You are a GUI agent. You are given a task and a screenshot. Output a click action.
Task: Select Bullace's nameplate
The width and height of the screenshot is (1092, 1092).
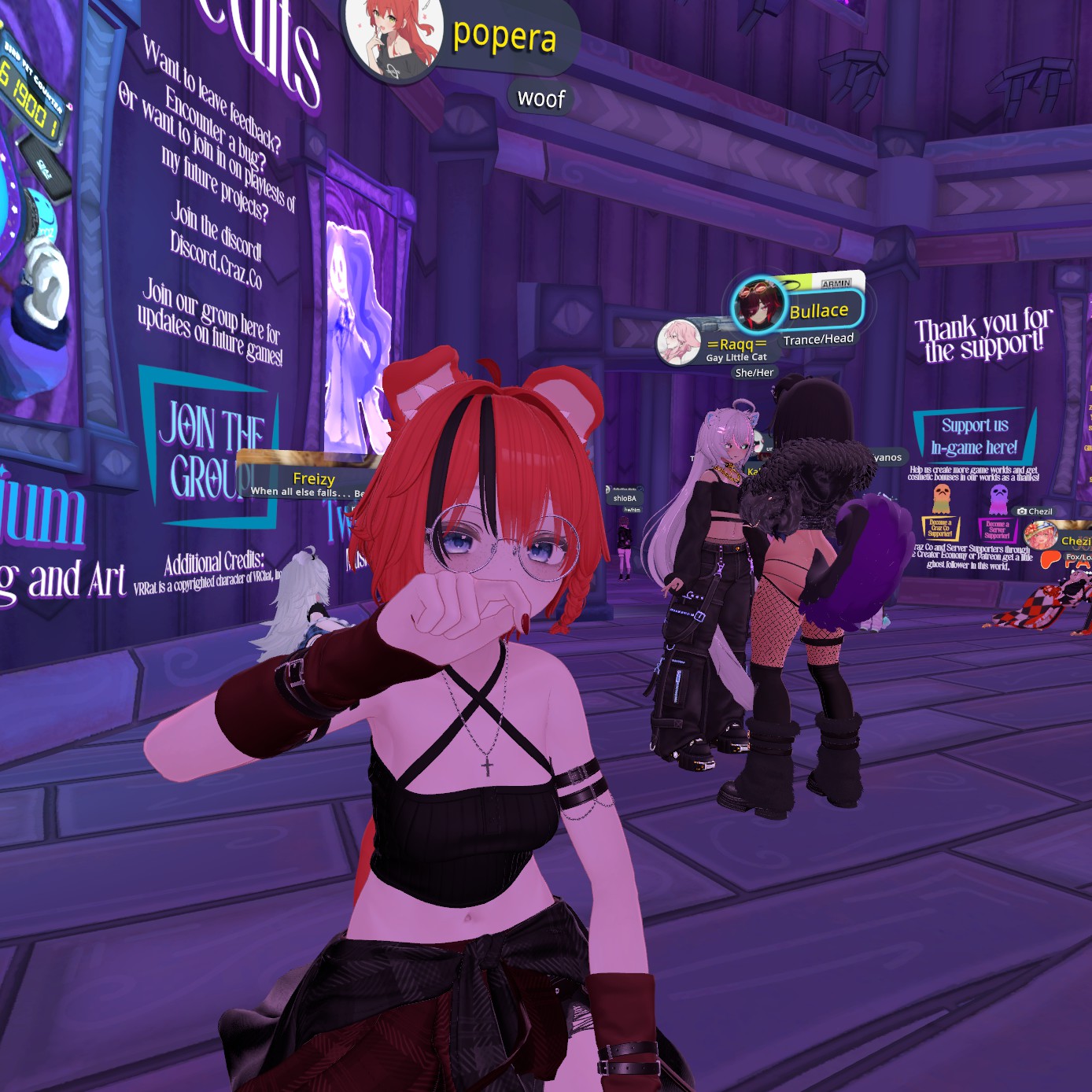click(818, 311)
